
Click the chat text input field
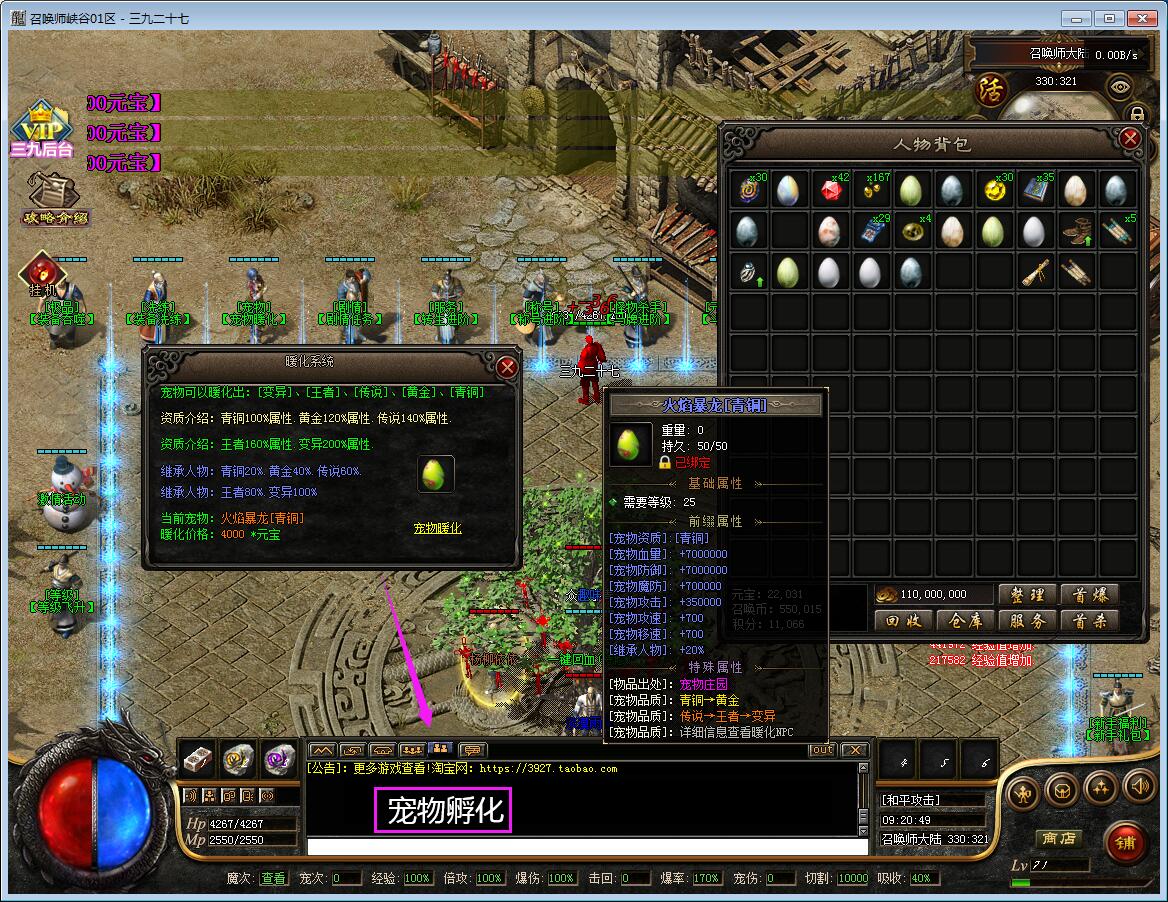click(586, 847)
